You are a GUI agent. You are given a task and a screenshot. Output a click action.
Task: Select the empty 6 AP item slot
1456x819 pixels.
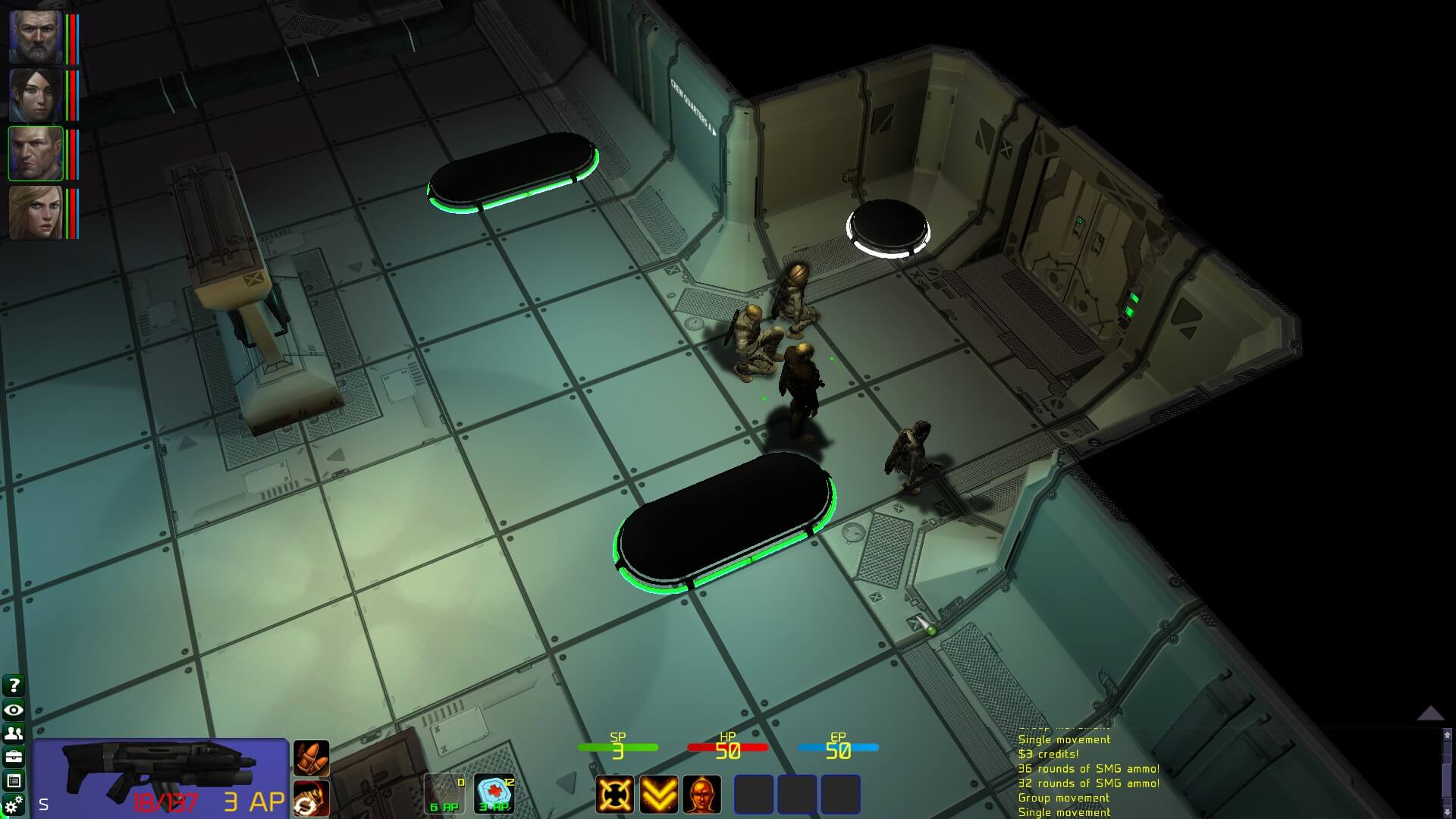444,793
